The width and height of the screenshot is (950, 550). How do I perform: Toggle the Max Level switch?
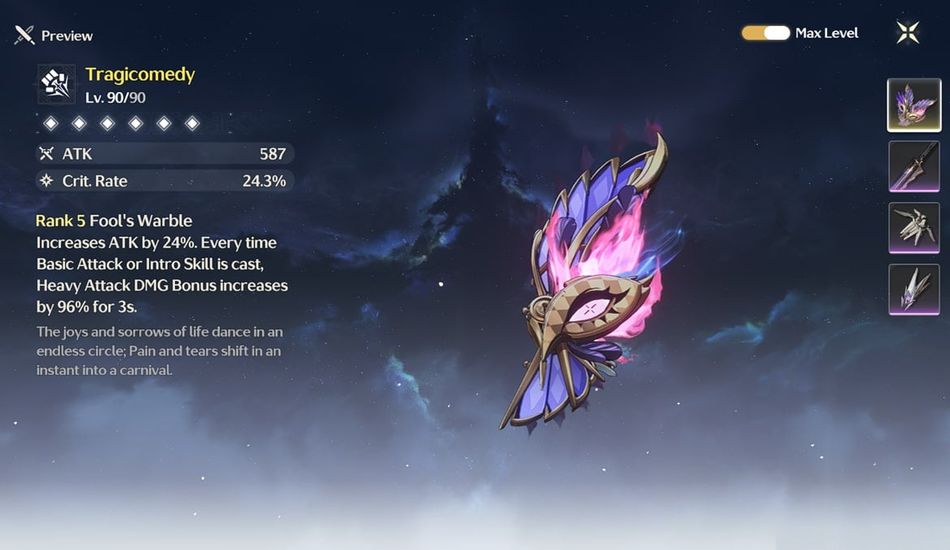tap(766, 33)
